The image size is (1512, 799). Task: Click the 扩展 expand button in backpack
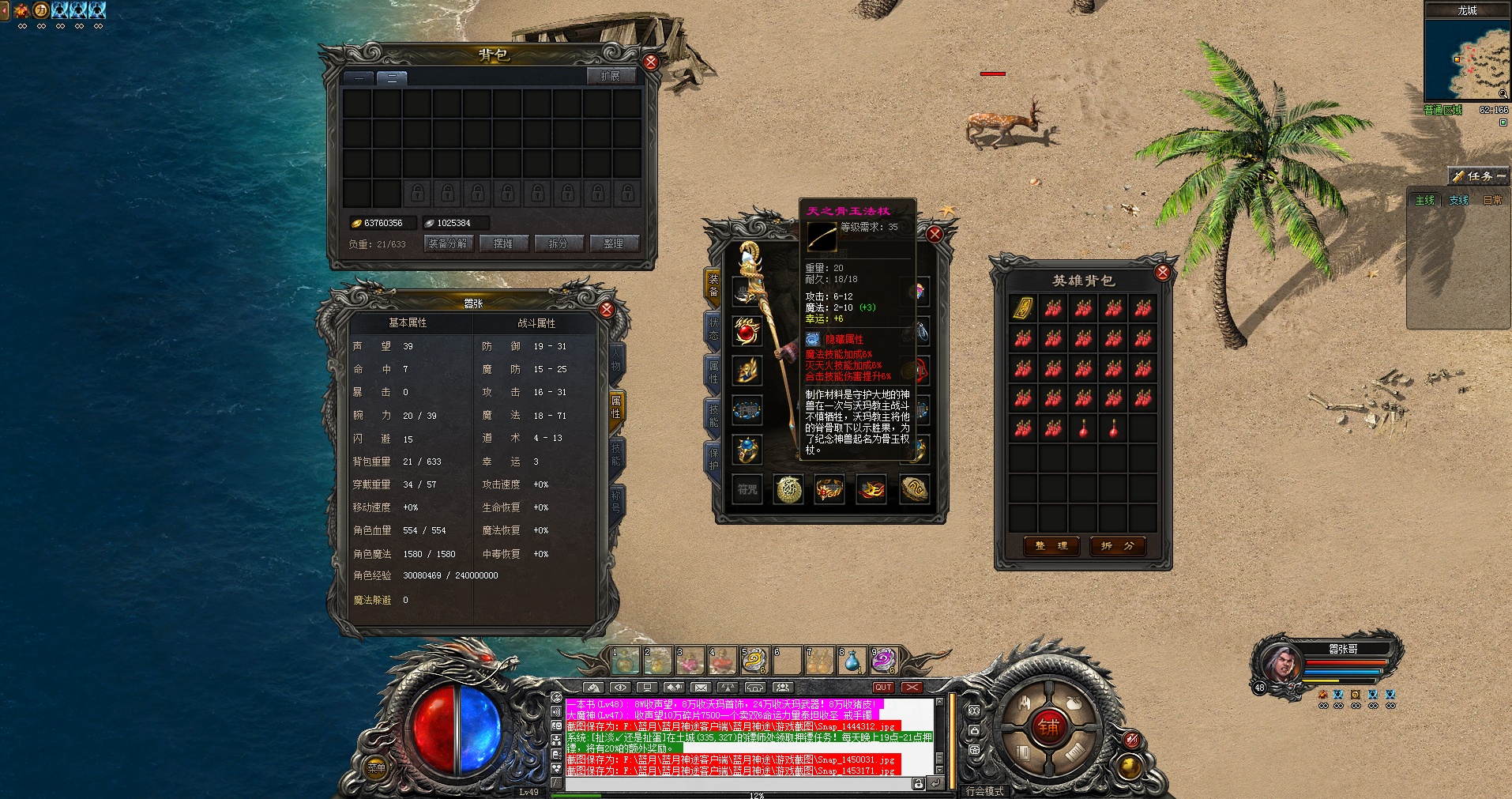coord(611,76)
